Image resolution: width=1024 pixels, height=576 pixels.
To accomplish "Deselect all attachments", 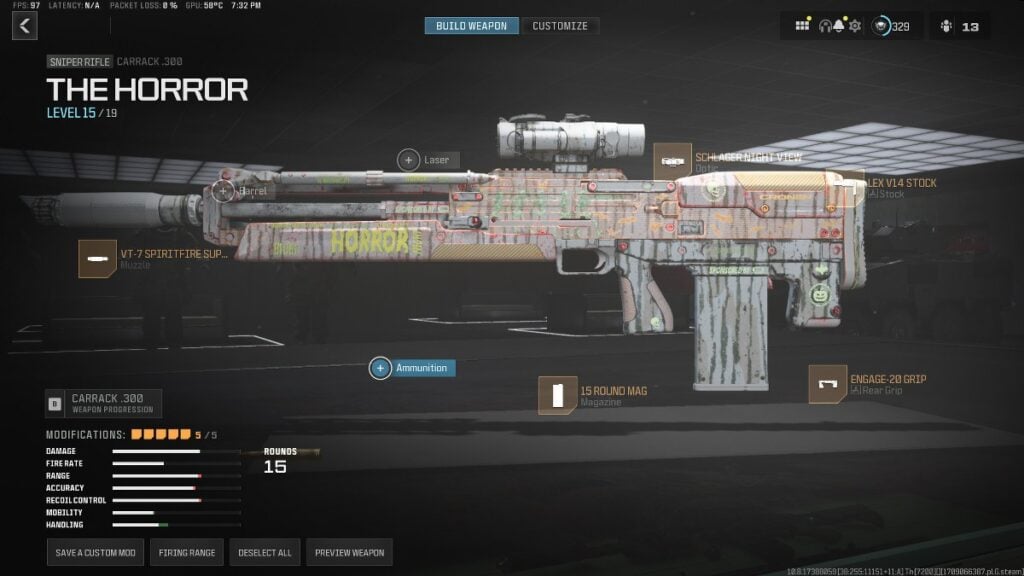I will click(265, 552).
